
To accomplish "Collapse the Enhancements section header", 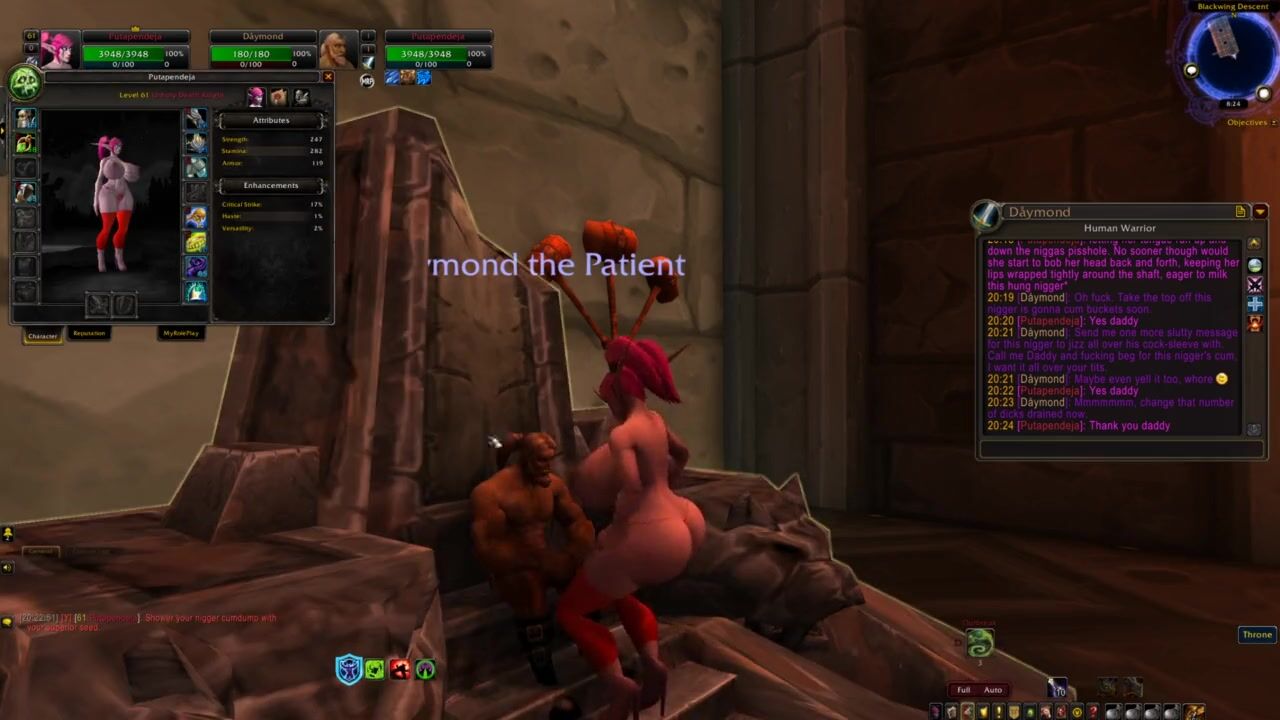I will pos(270,185).
